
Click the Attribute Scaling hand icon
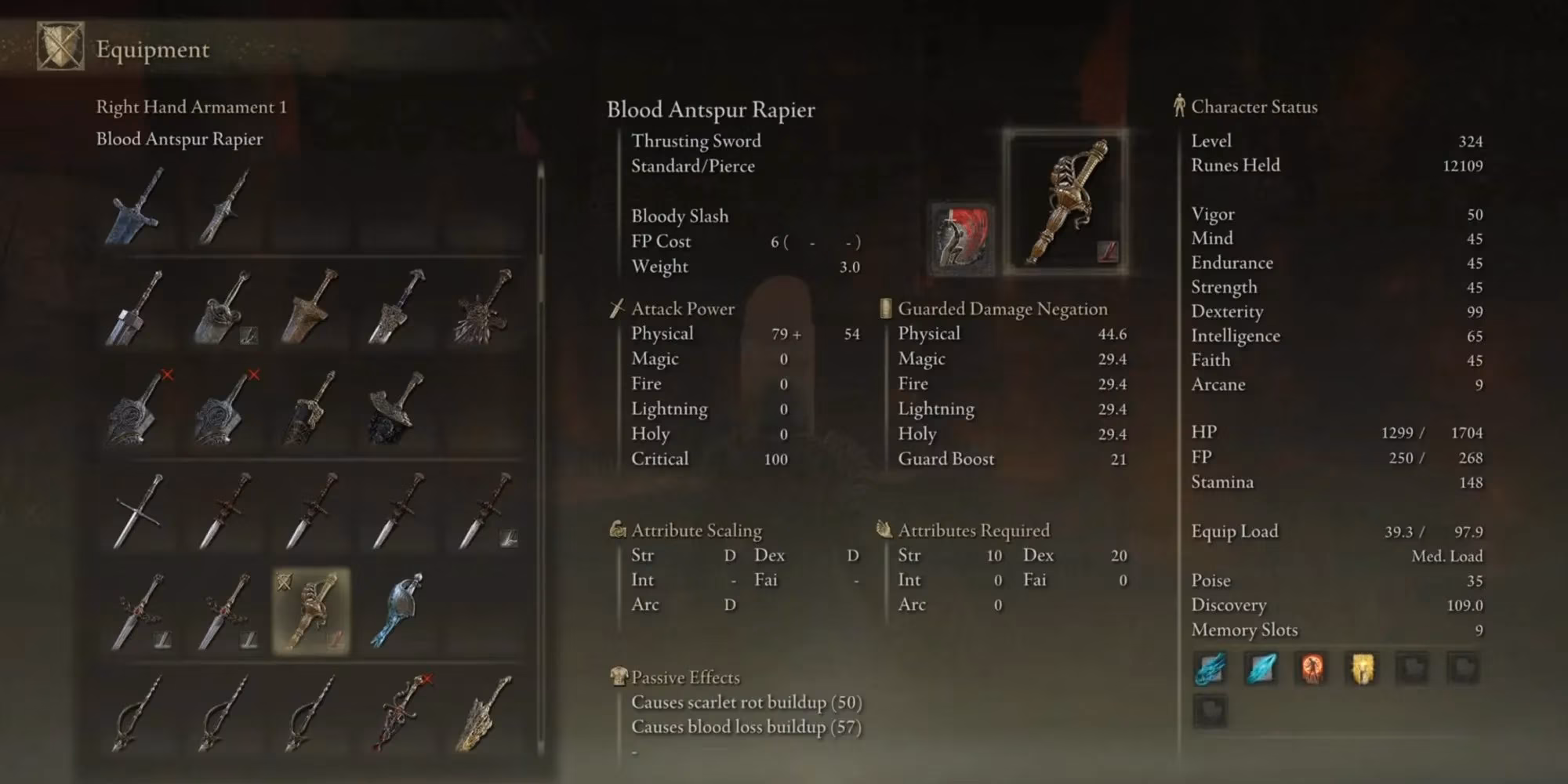click(x=617, y=530)
